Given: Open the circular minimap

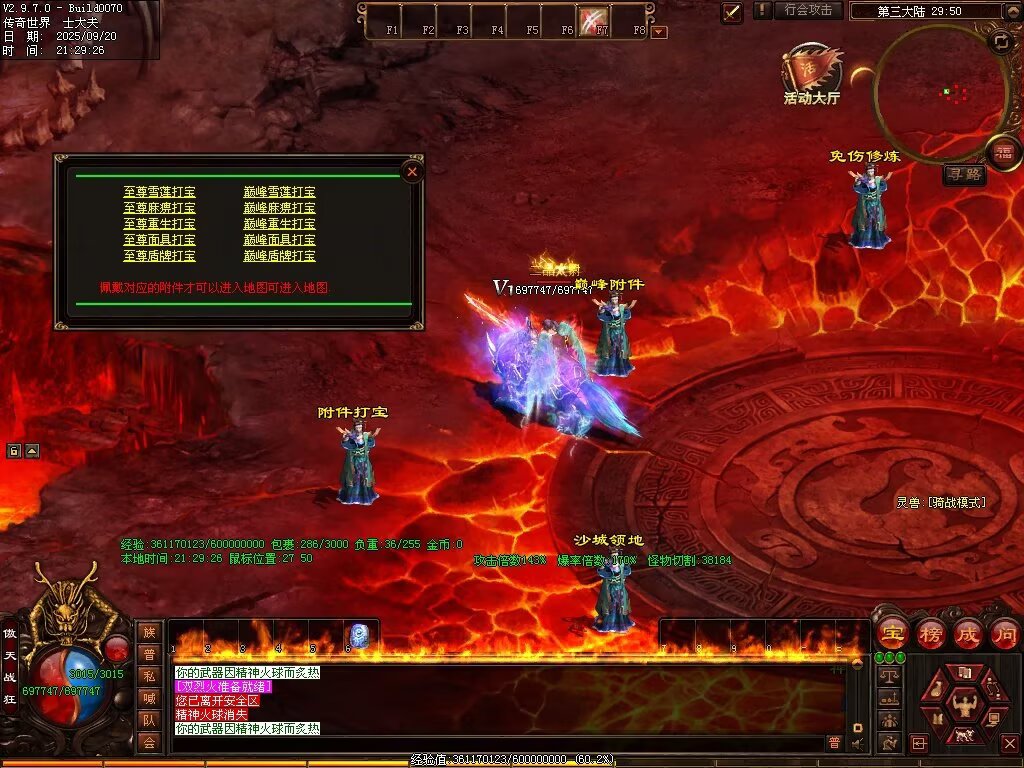Looking at the screenshot, I should pos(939,93).
